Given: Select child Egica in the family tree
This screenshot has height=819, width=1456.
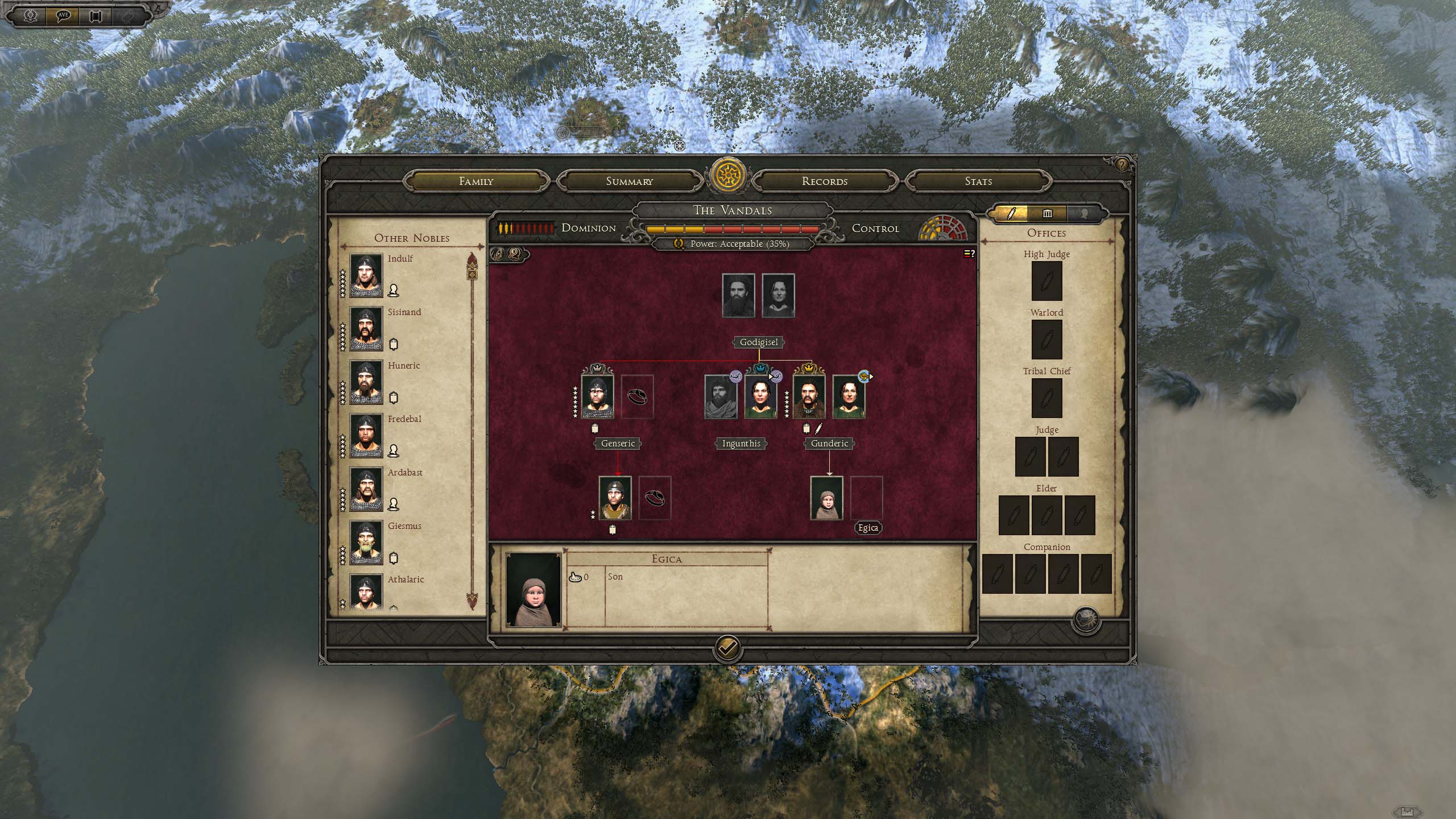Looking at the screenshot, I should tap(826, 498).
